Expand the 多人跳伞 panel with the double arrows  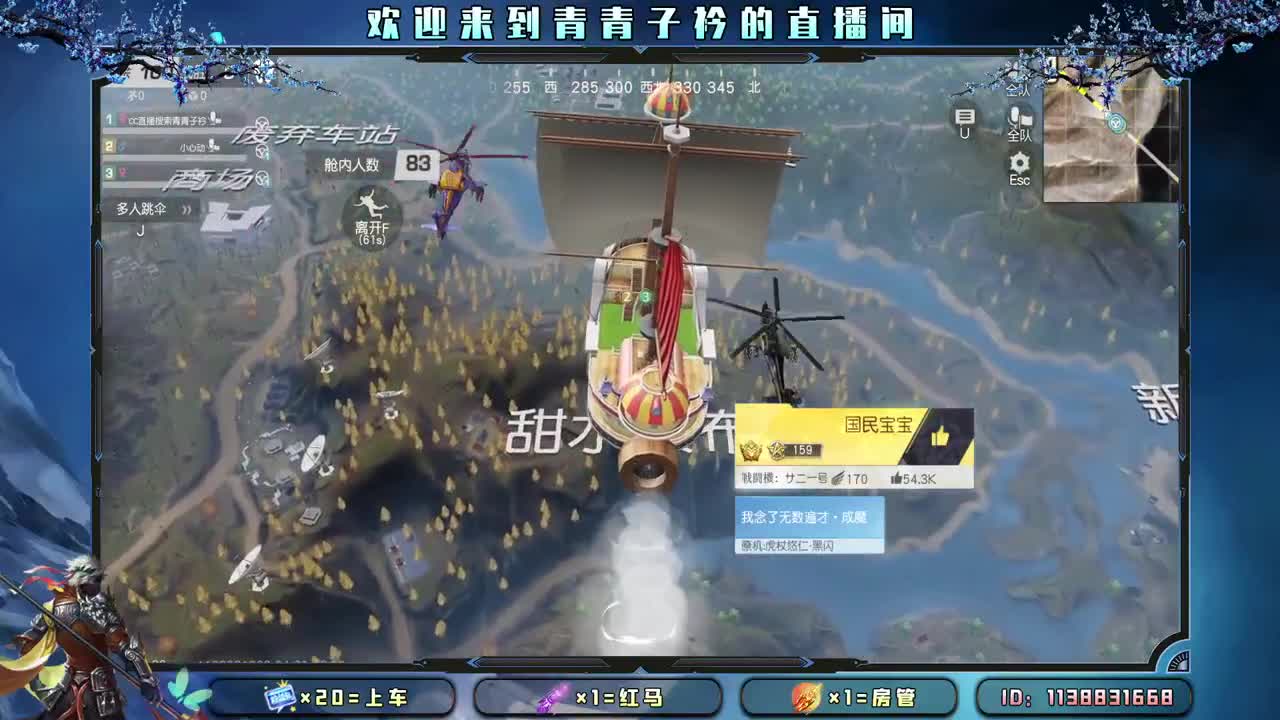point(186,209)
